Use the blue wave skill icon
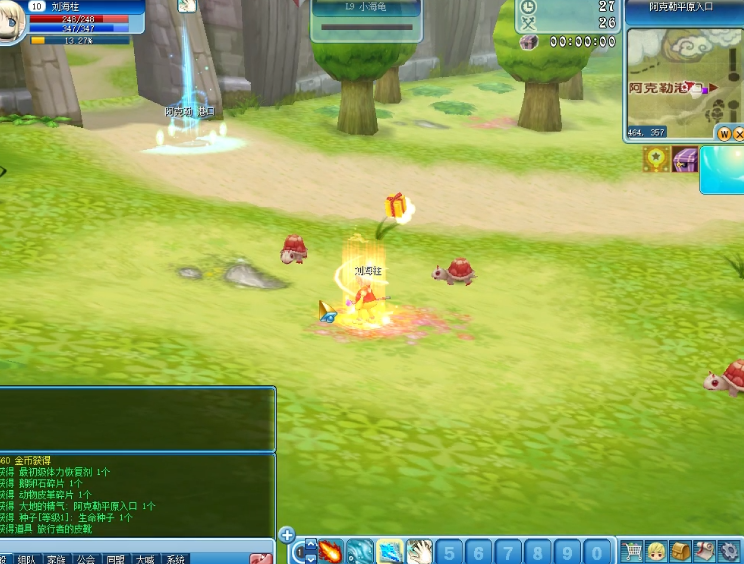This screenshot has width=744, height=564. coord(360,551)
